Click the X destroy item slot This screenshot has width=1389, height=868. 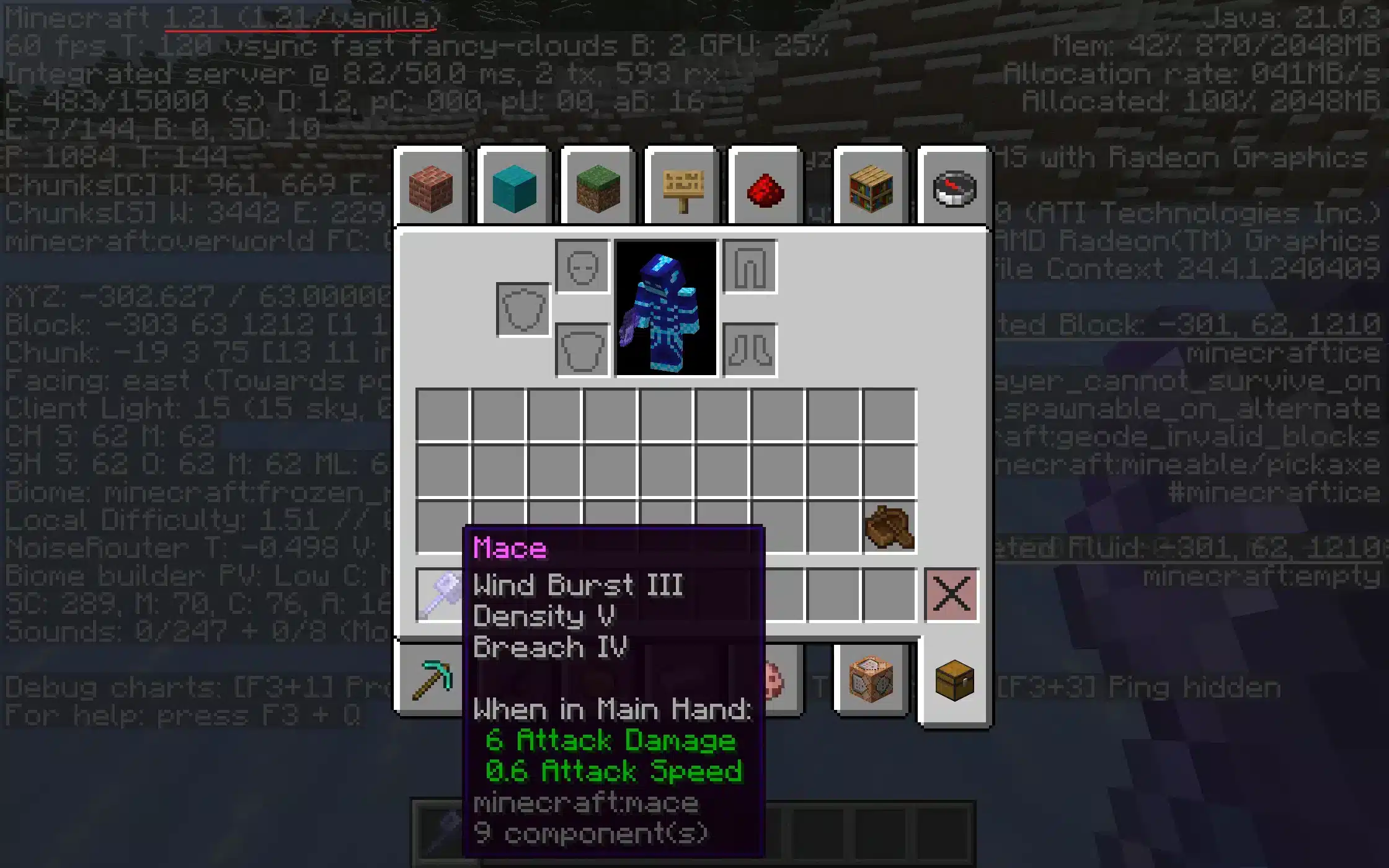click(x=952, y=594)
